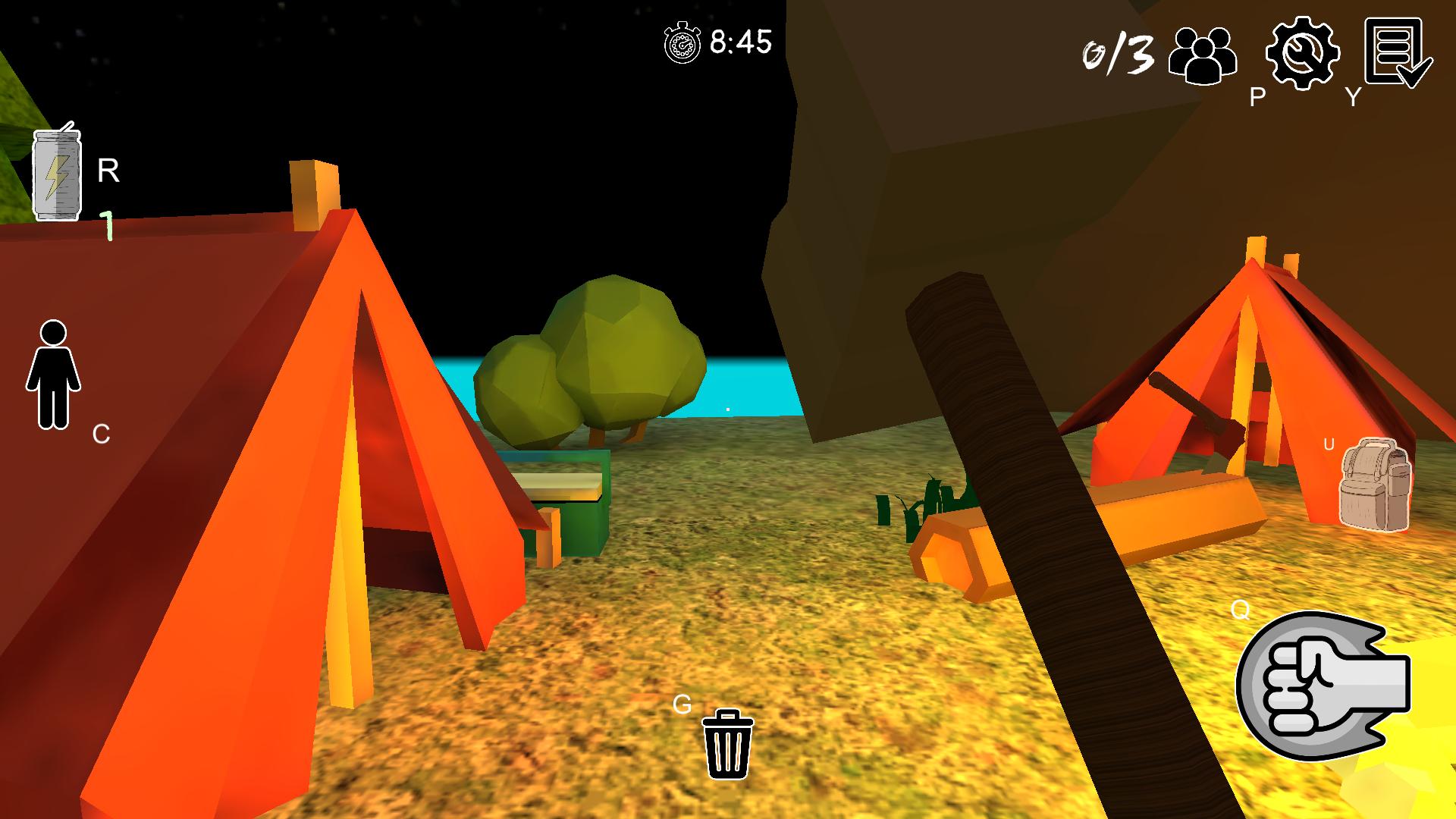Click the stopwatch icon beside the timer
1456x819 pixels.
coord(681,42)
